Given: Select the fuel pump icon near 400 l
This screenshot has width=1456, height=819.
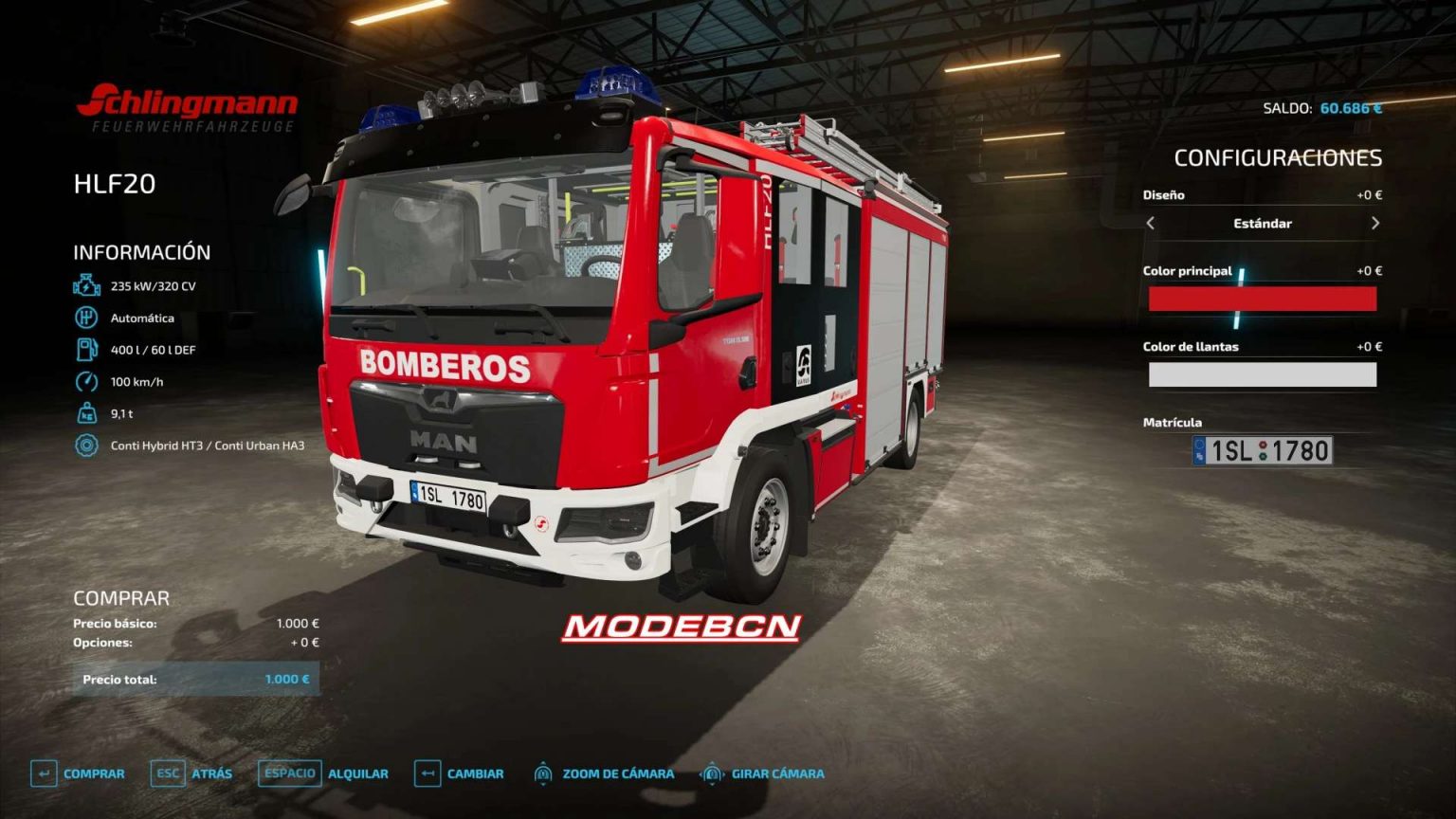Looking at the screenshot, I should click(84, 349).
